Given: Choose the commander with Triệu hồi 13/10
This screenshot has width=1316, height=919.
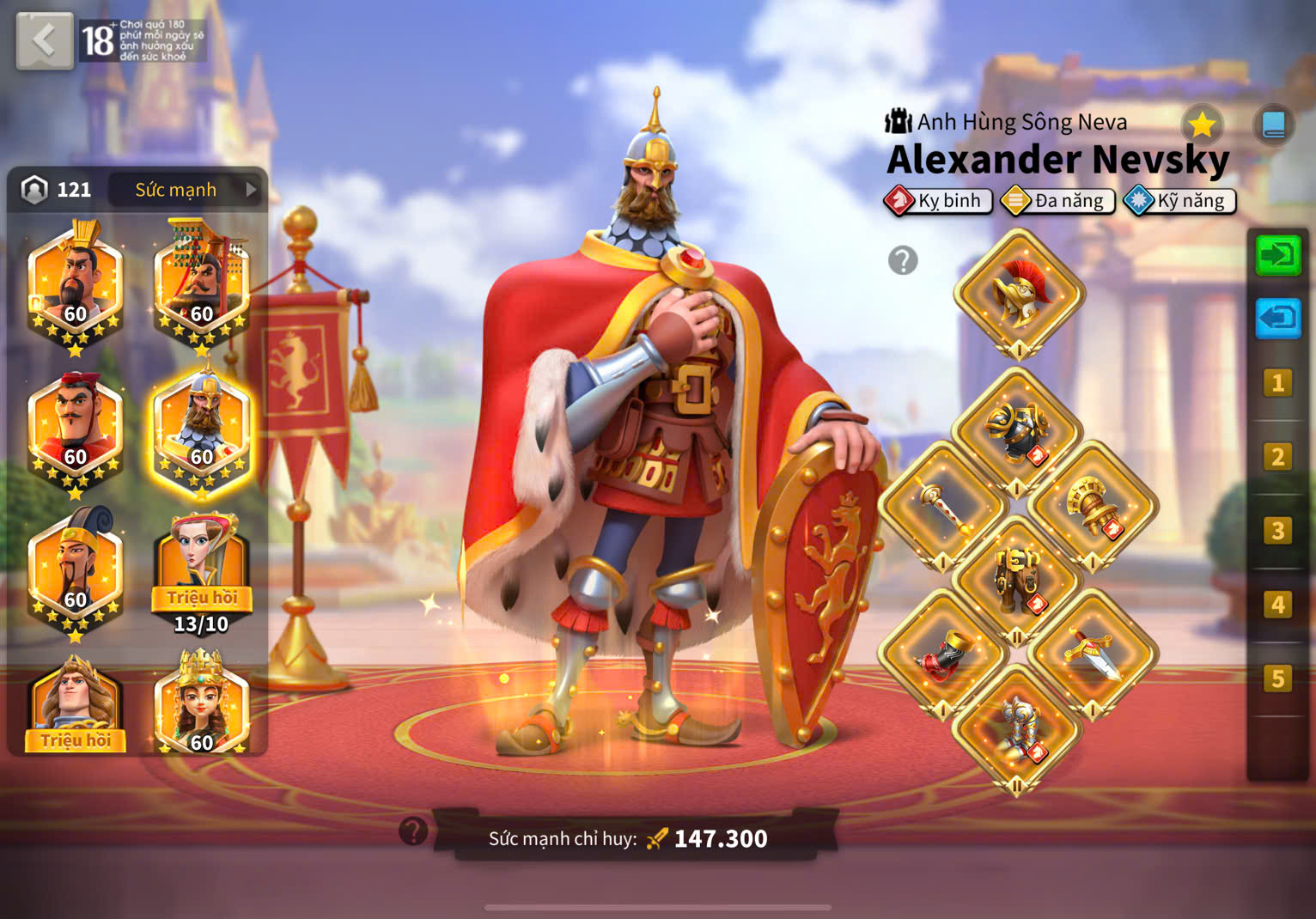Looking at the screenshot, I should pyautogui.click(x=202, y=571).
